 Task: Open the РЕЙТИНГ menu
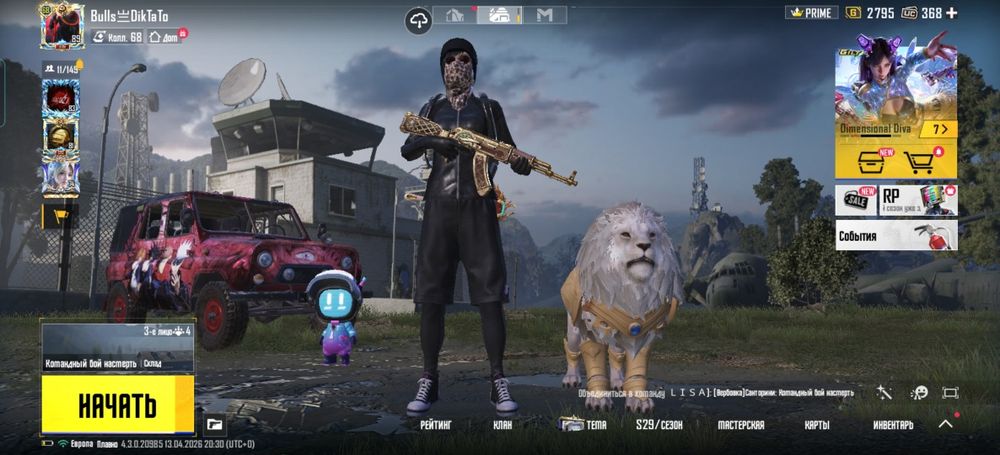pyautogui.click(x=436, y=425)
